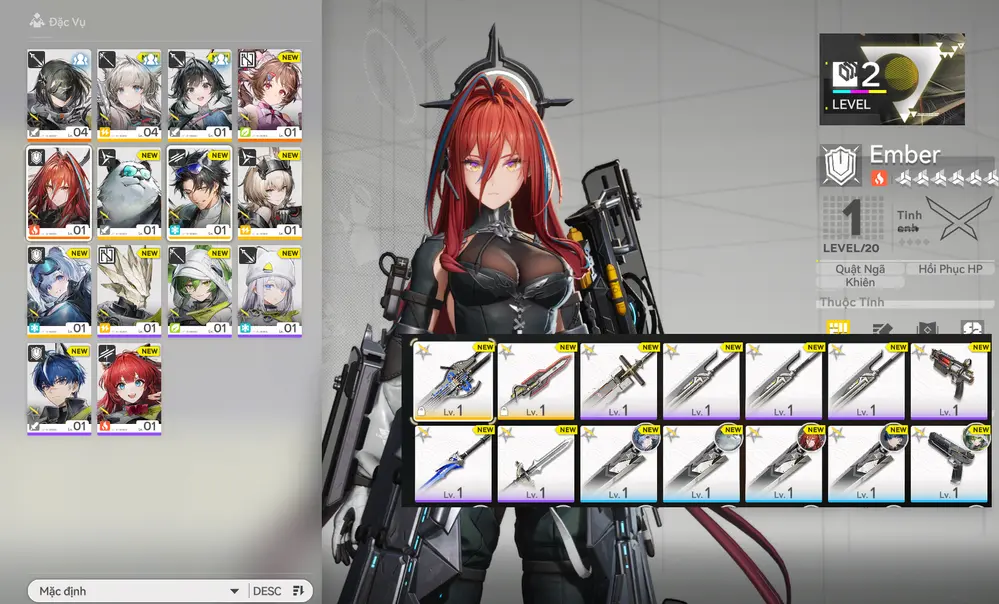Choose the masked dark-haired operator card
This screenshot has height=604, width=999.
(x=59, y=94)
